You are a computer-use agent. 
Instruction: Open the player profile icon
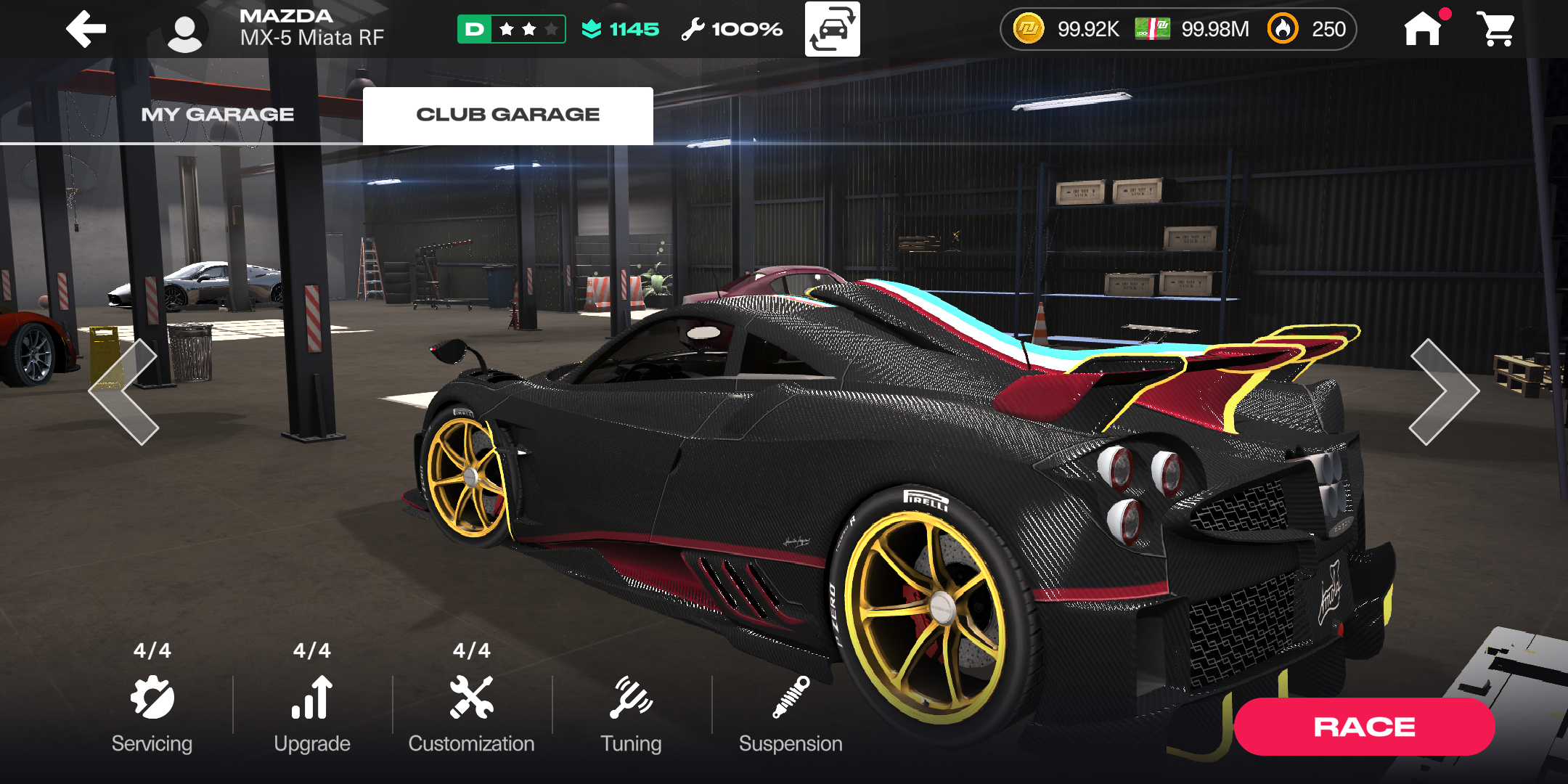pyautogui.click(x=185, y=33)
